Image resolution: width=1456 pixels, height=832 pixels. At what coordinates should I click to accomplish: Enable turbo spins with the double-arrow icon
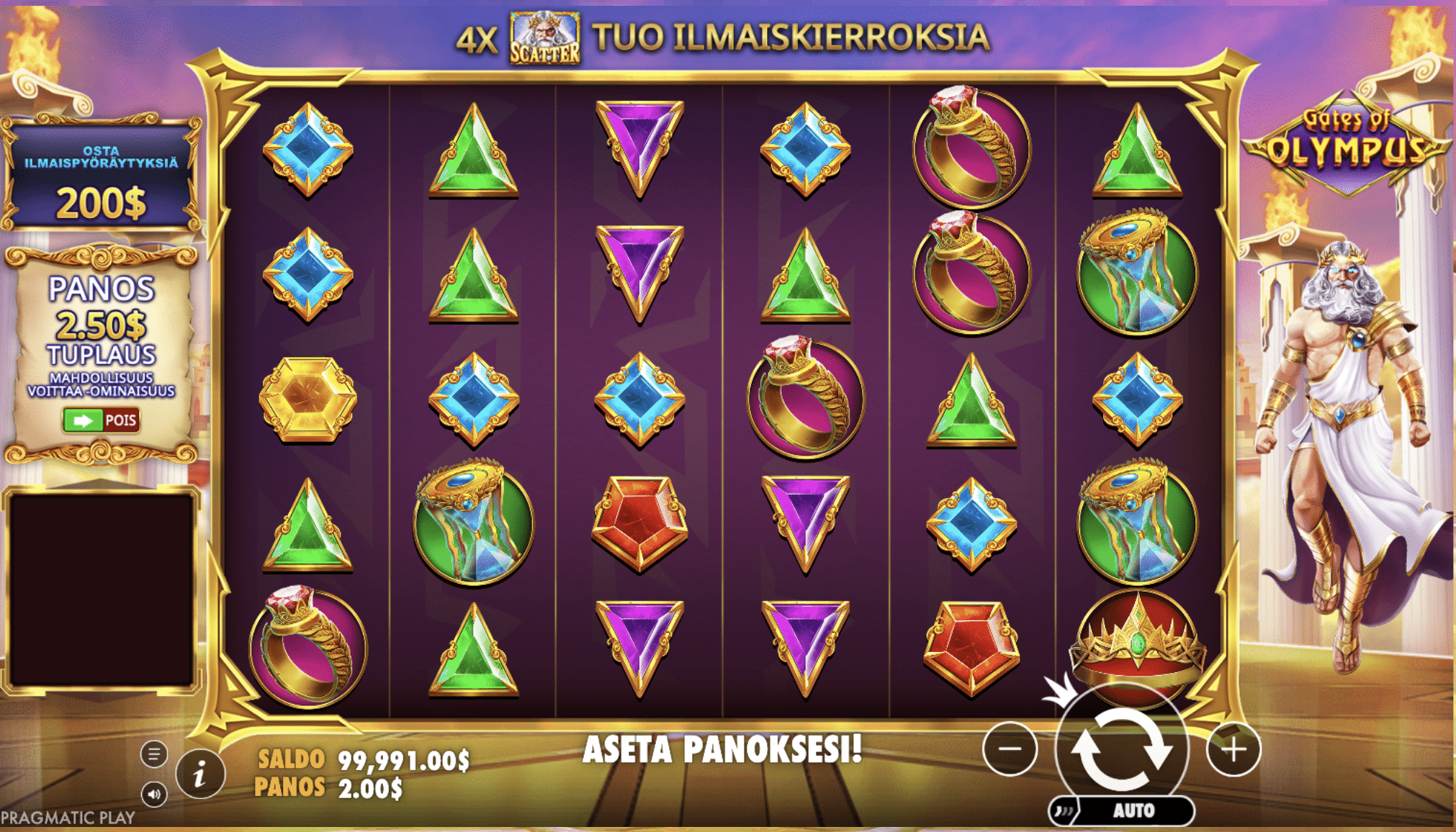coord(1064,810)
